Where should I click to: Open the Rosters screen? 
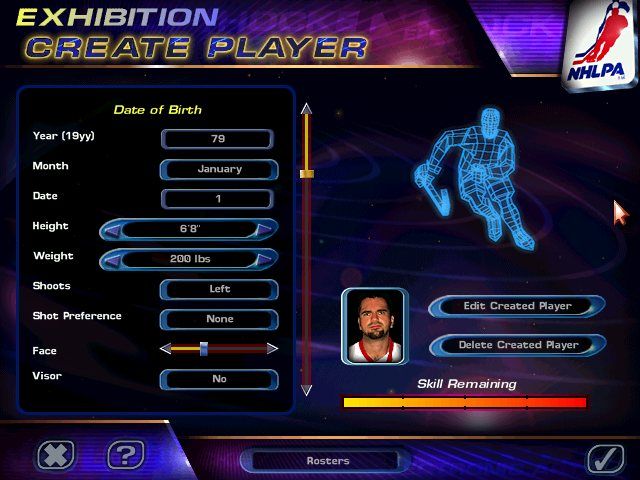(327, 461)
